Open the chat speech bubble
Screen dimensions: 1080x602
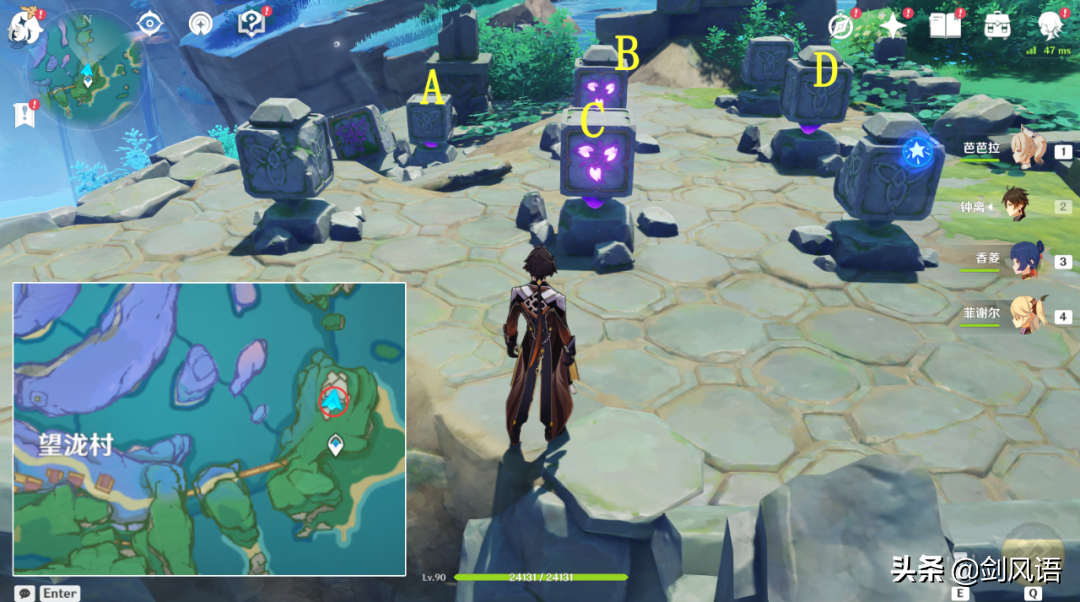pos(23,593)
